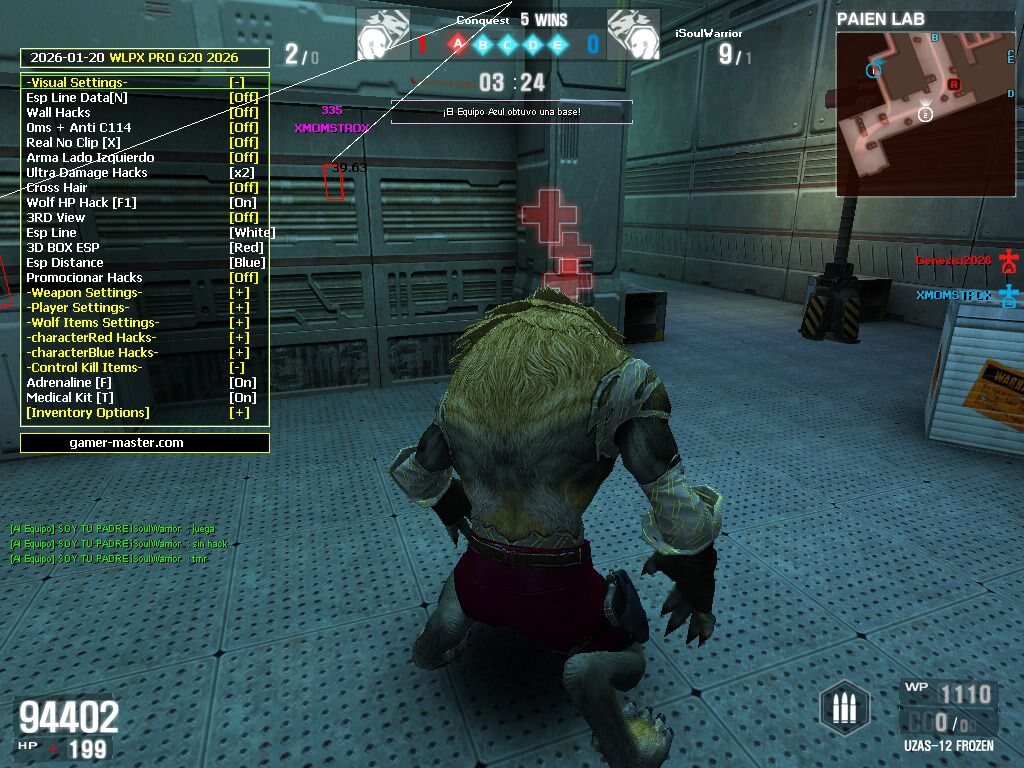
Task: Click the PAIEN LAB minimap
Action: [x=926, y=113]
